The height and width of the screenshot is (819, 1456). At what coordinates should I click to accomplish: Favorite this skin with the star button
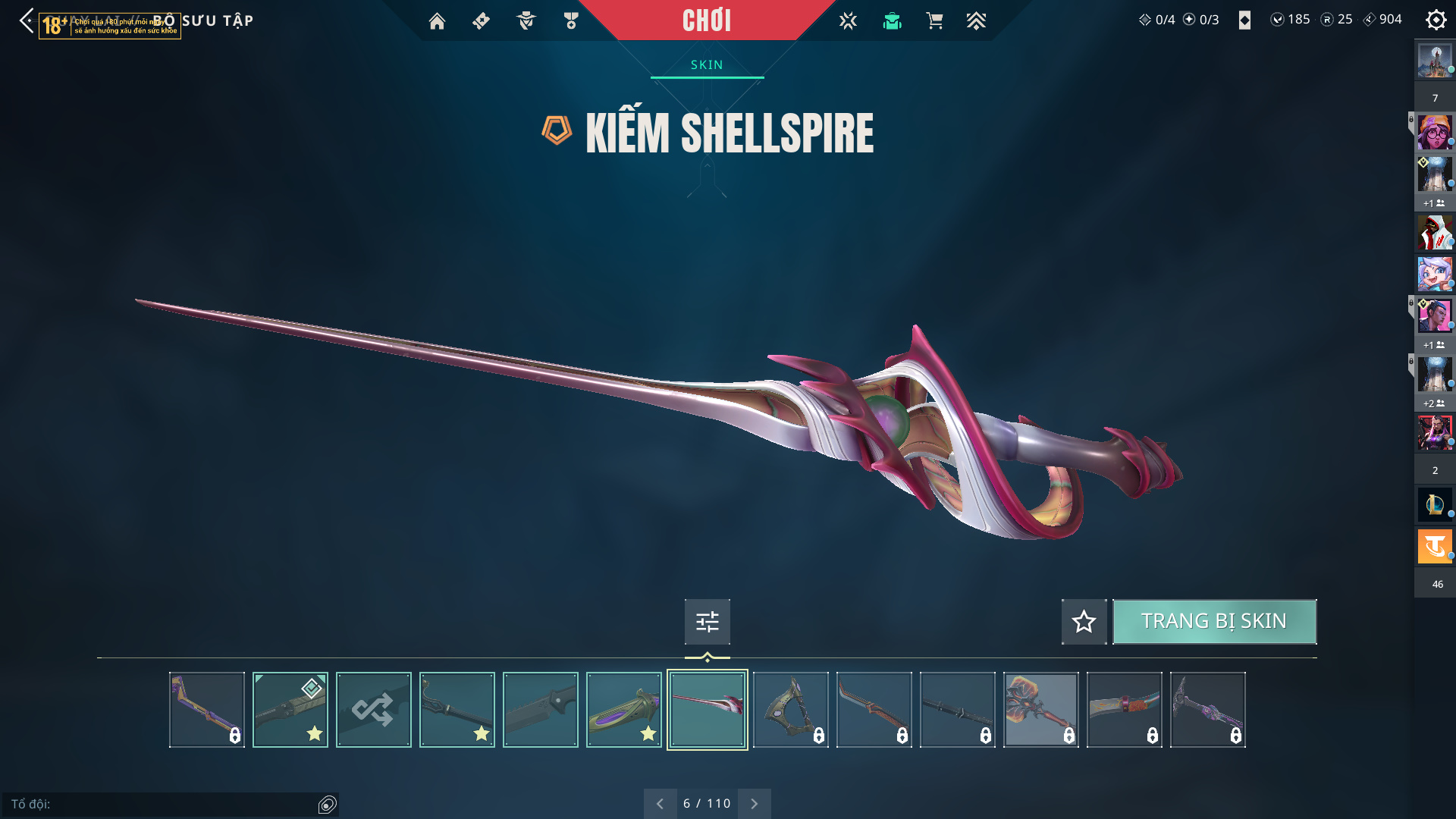coord(1084,622)
